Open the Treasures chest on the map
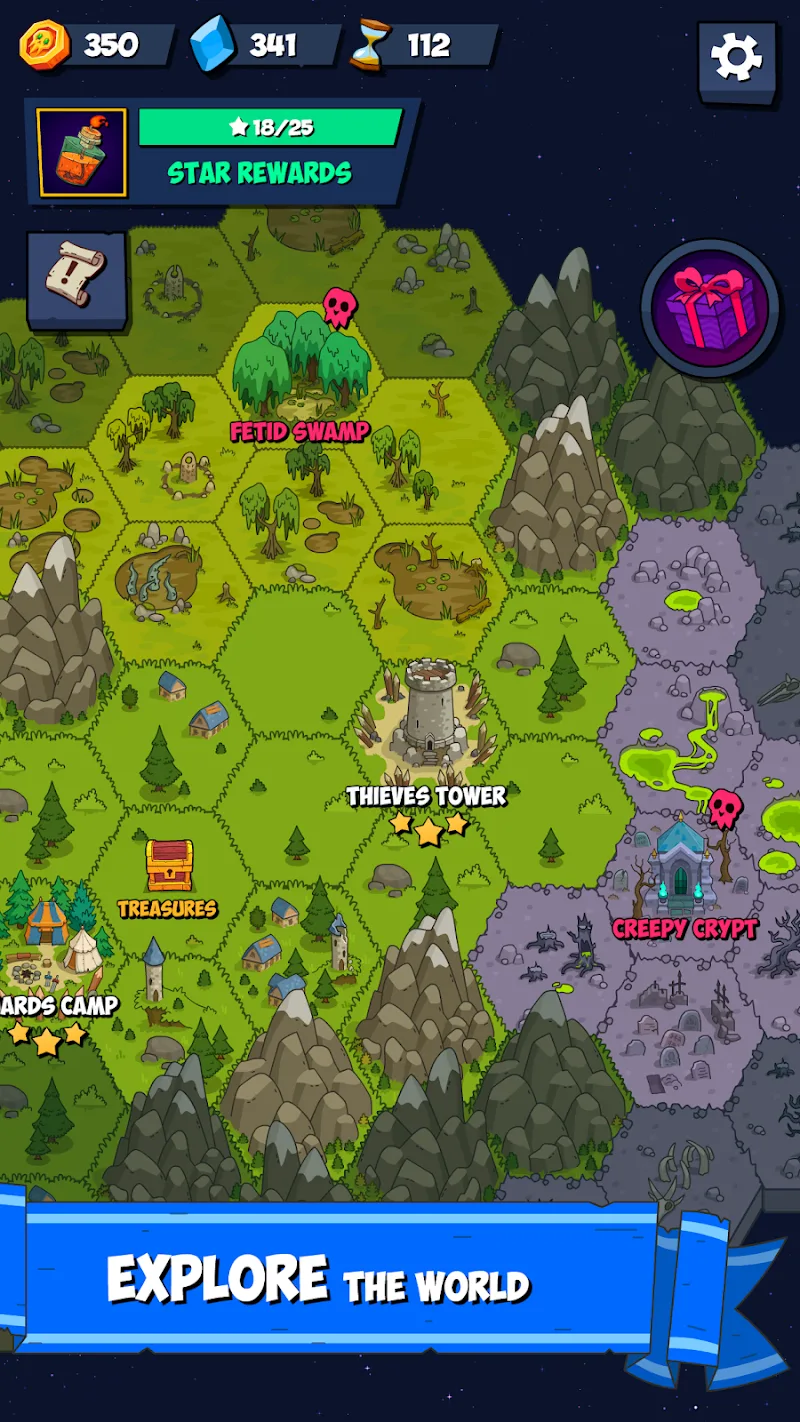Image resolution: width=800 pixels, height=1422 pixels. click(169, 868)
